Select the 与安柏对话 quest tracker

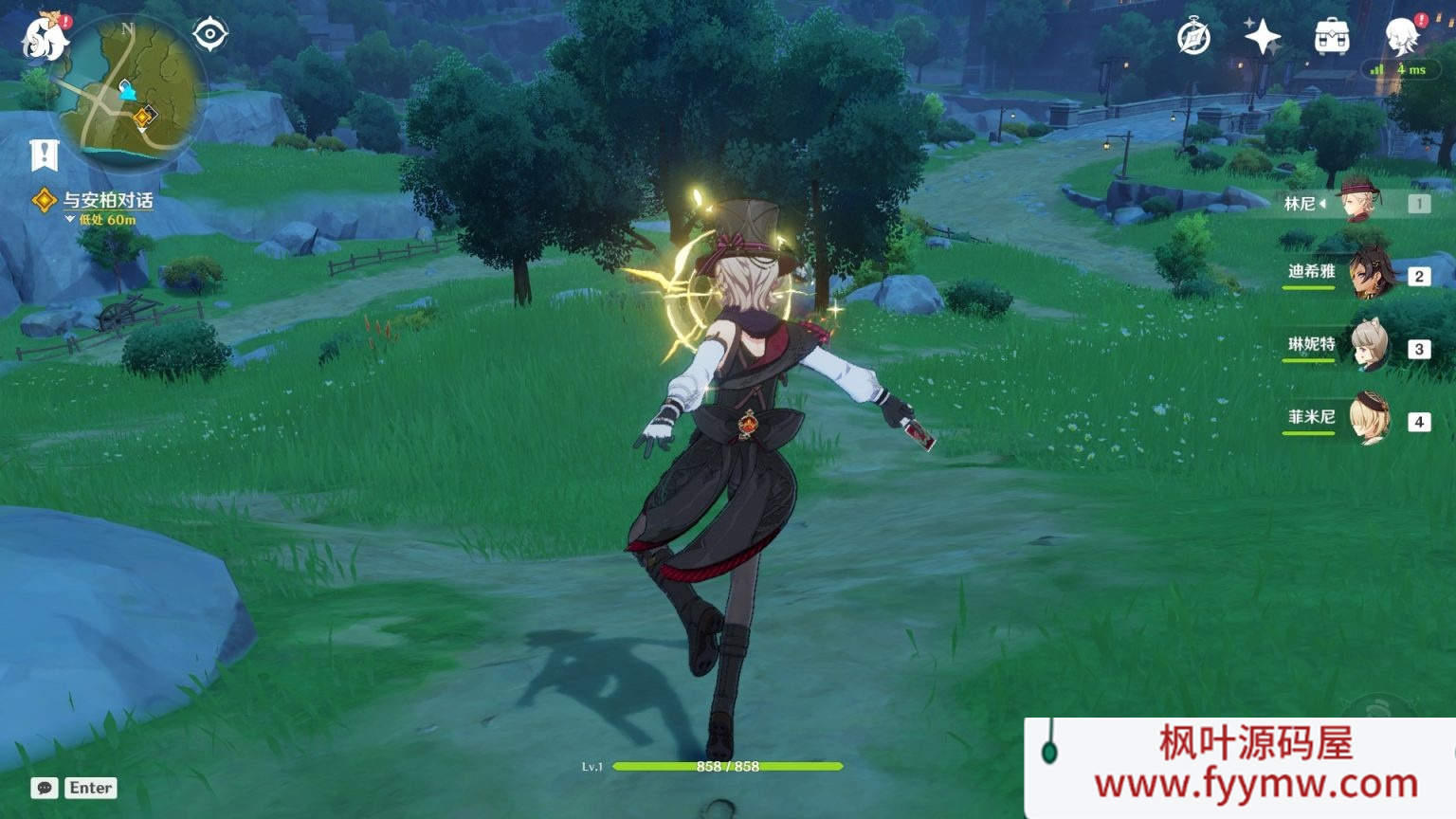coord(106,201)
